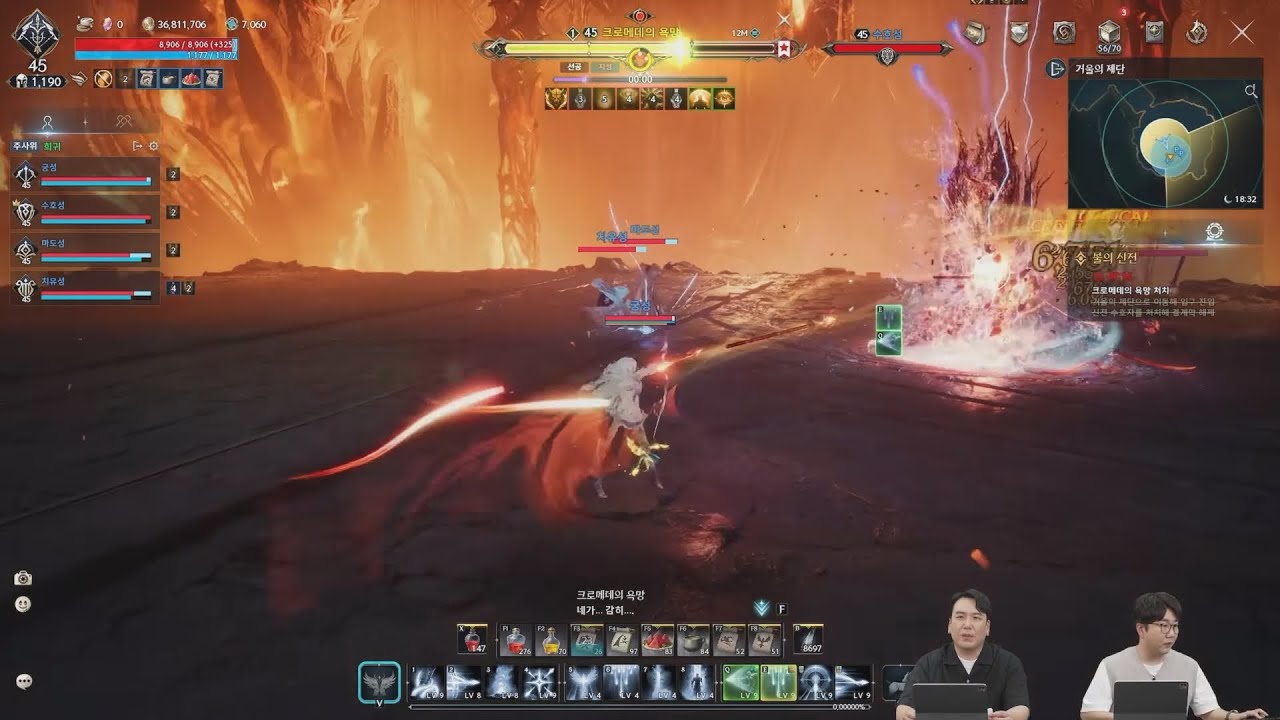Open the camera screenshot button
The image size is (1280, 720).
tap(23, 578)
